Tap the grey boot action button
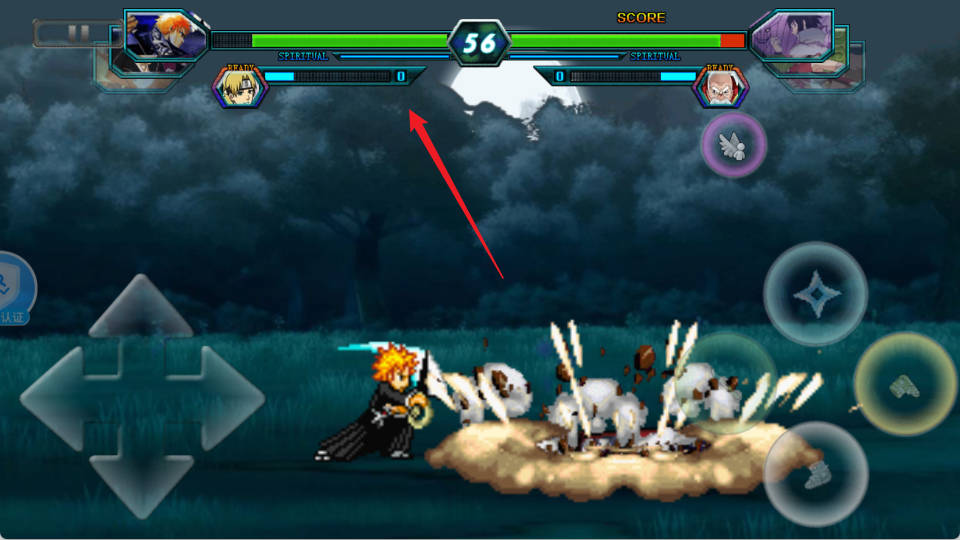 (815, 473)
